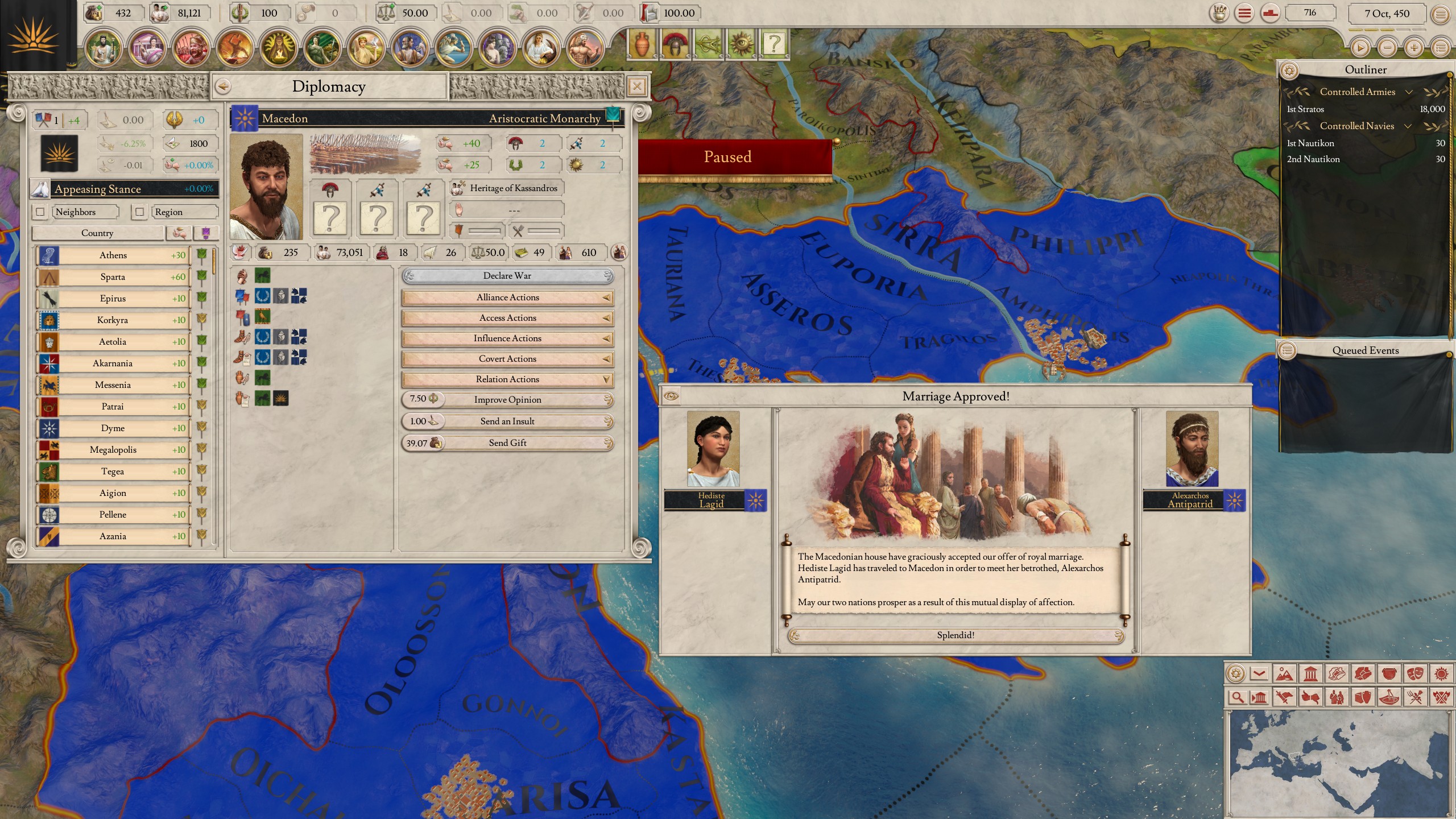
Task: Click the legionary helmet military macro icon
Action: [x=675, y=44]
